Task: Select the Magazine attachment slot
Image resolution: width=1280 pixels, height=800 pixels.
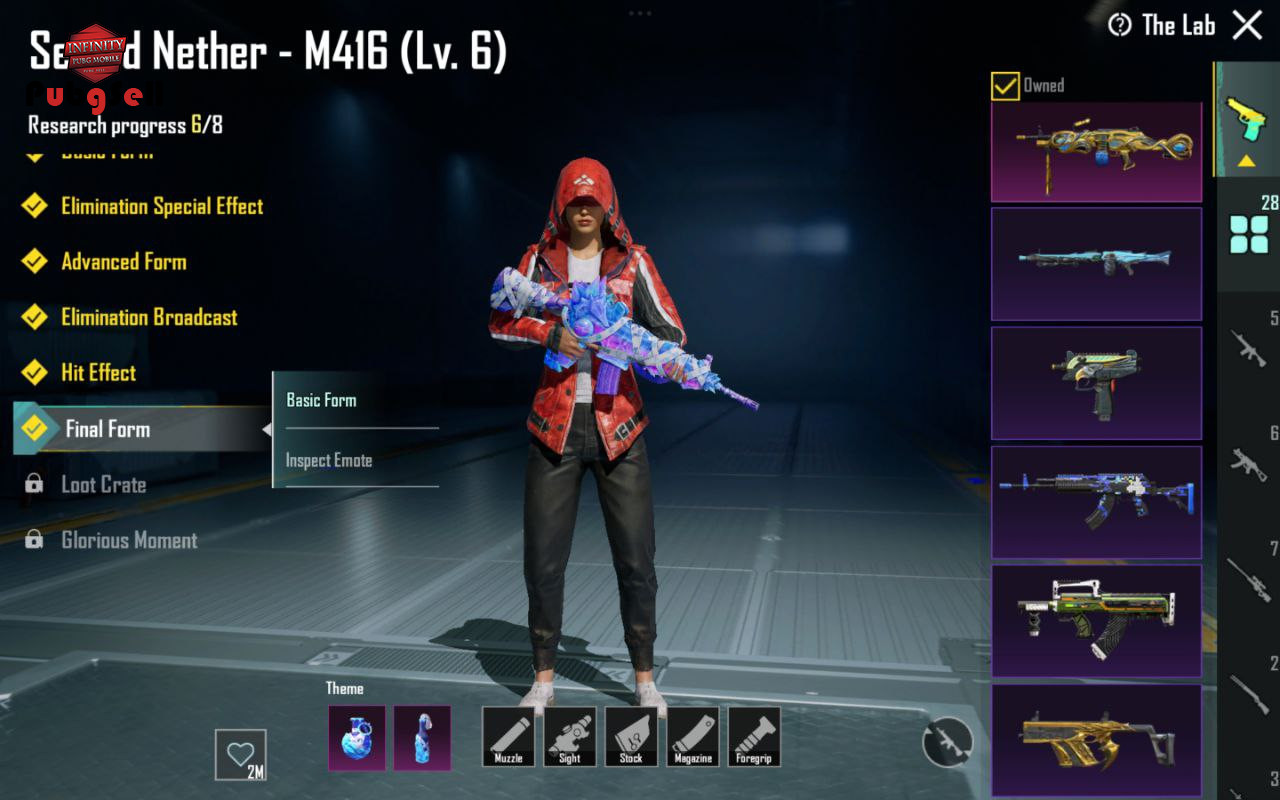Action: coord(693,737)
